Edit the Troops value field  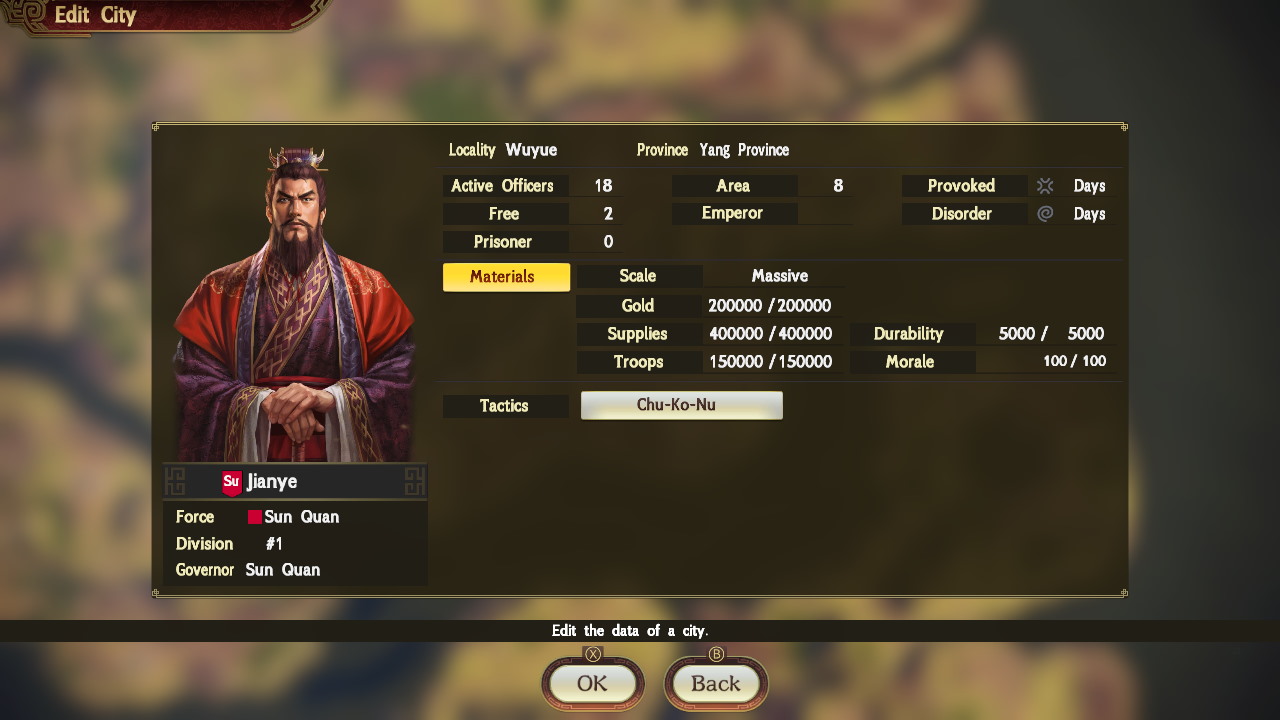[770, 362]
